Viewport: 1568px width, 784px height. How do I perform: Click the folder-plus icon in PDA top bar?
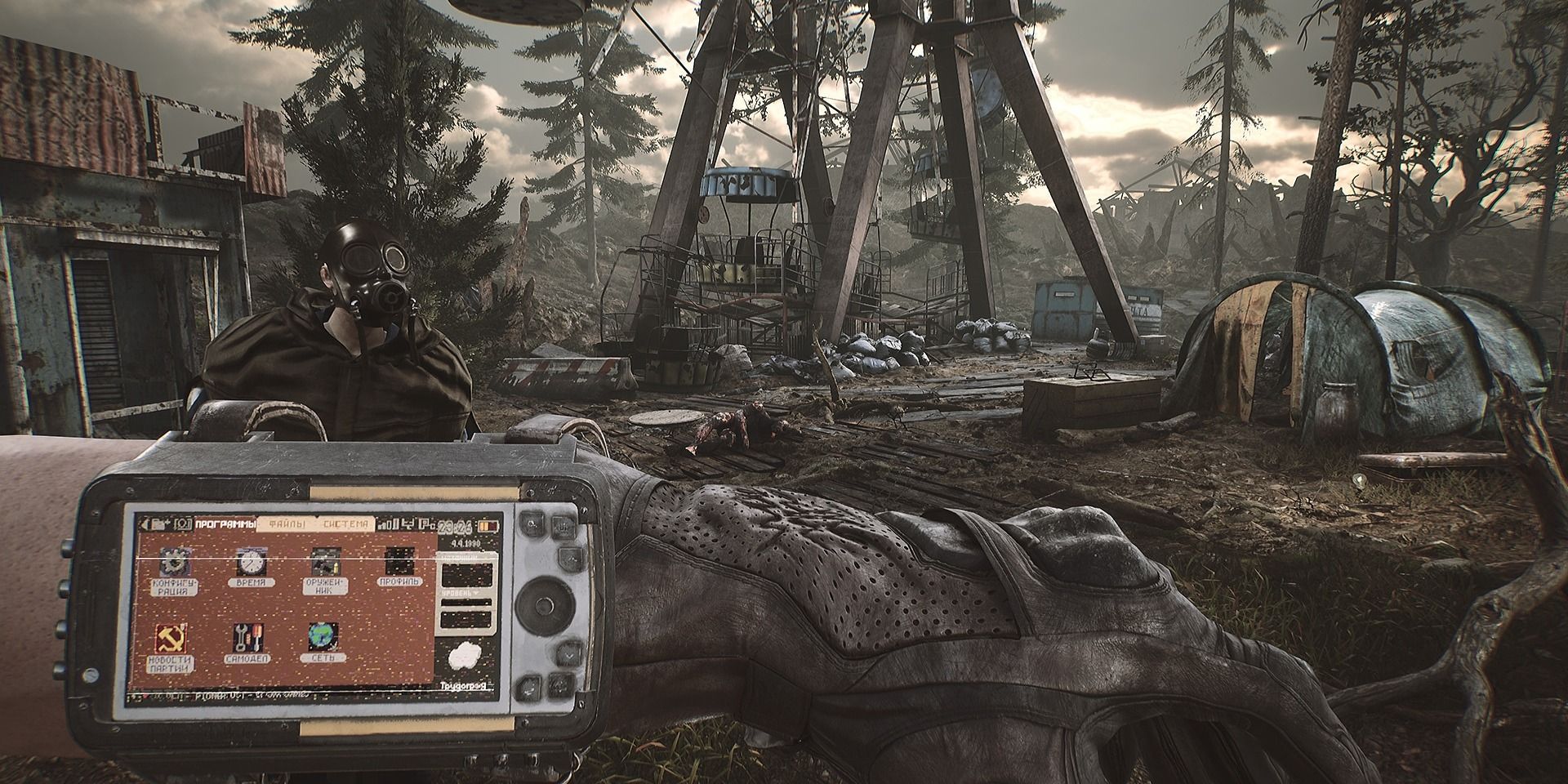[161, 523]
